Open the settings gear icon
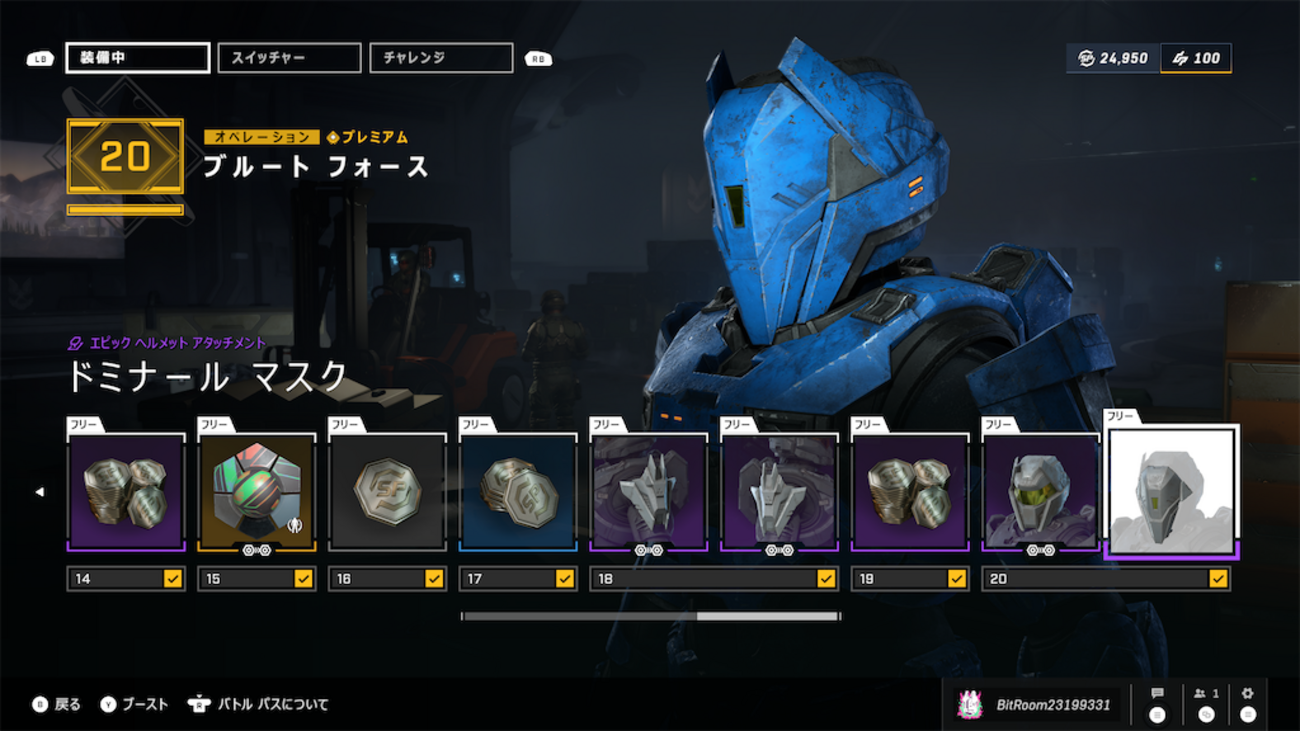1300x731 pixels. [x=1247, y=703]
